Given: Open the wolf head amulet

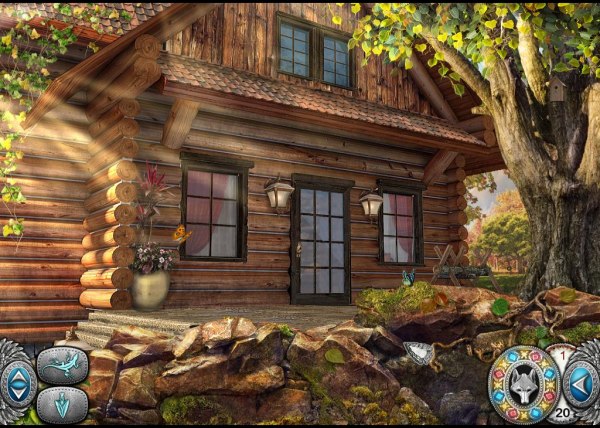Looking at the screenshot, I should (524, 384).
